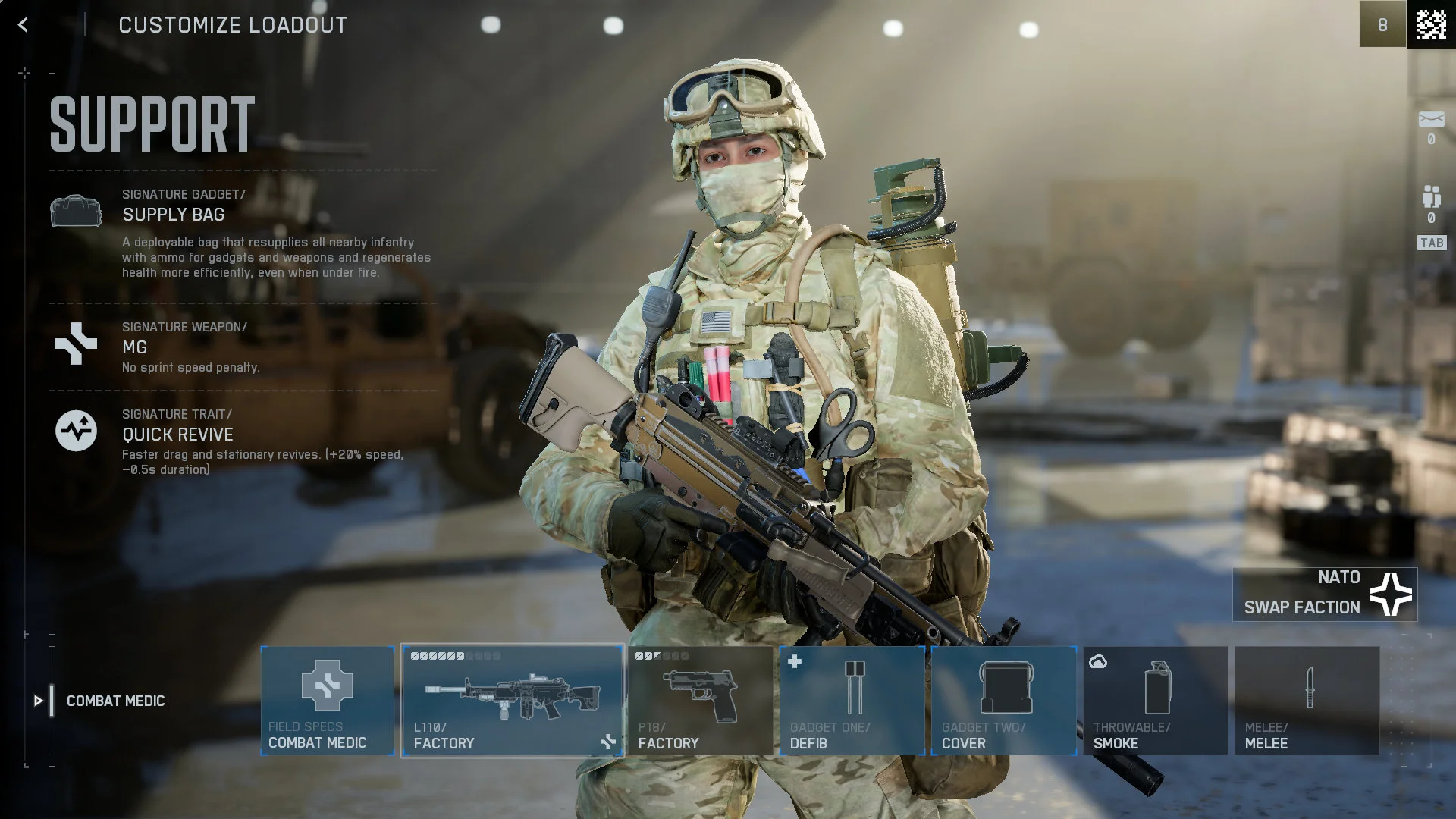Click the player level 8 badge
This screenshot has width=1456, height=819.
coord(1382,24)
